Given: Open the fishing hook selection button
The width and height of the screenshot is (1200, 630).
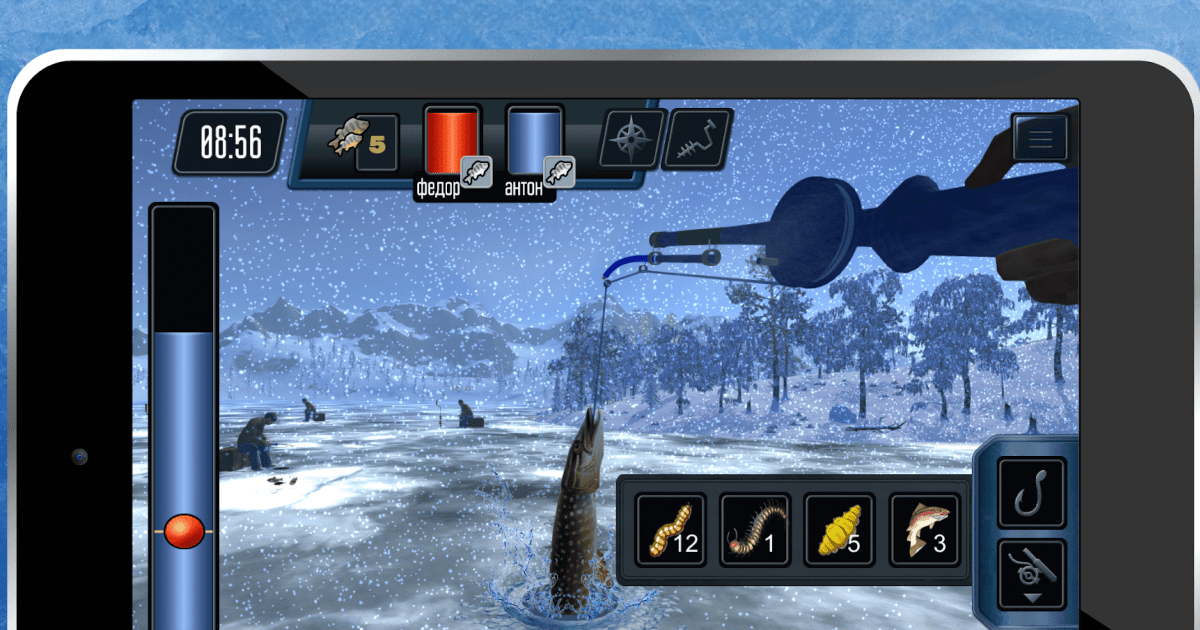Looking at the screenshot, I should (1031, 492).
